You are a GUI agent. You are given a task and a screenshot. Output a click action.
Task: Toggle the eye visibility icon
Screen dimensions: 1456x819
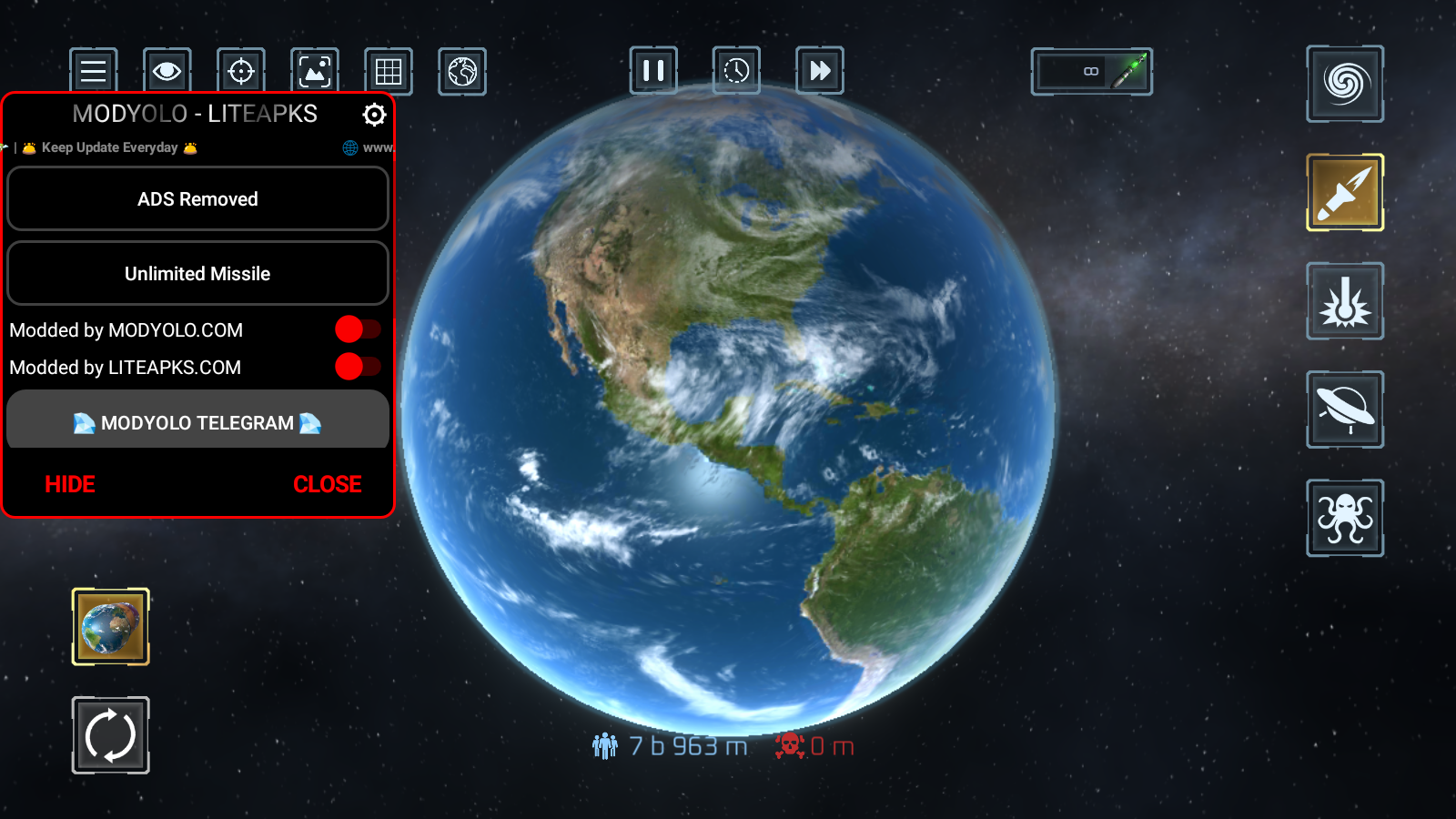(x=167, y=71)
